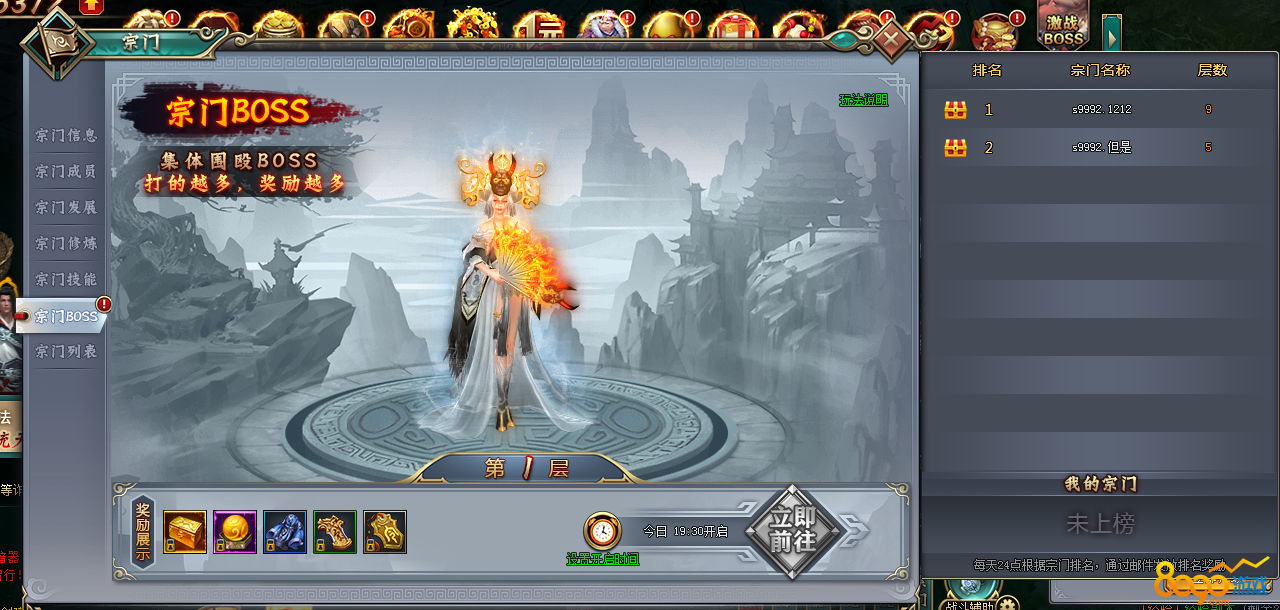Select the golden treasure chest reward
Viewport: 1280px width, 610px height.
click(185, 532)
